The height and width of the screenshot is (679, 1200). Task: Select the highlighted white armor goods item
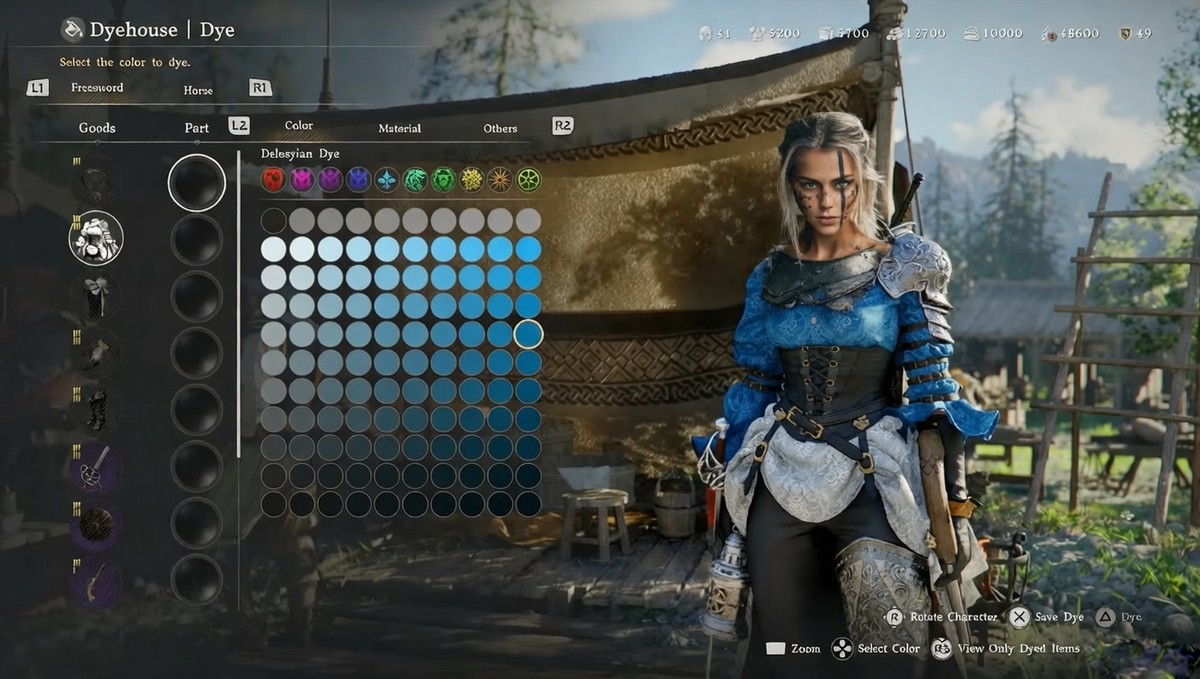click(x=96, y=238)
